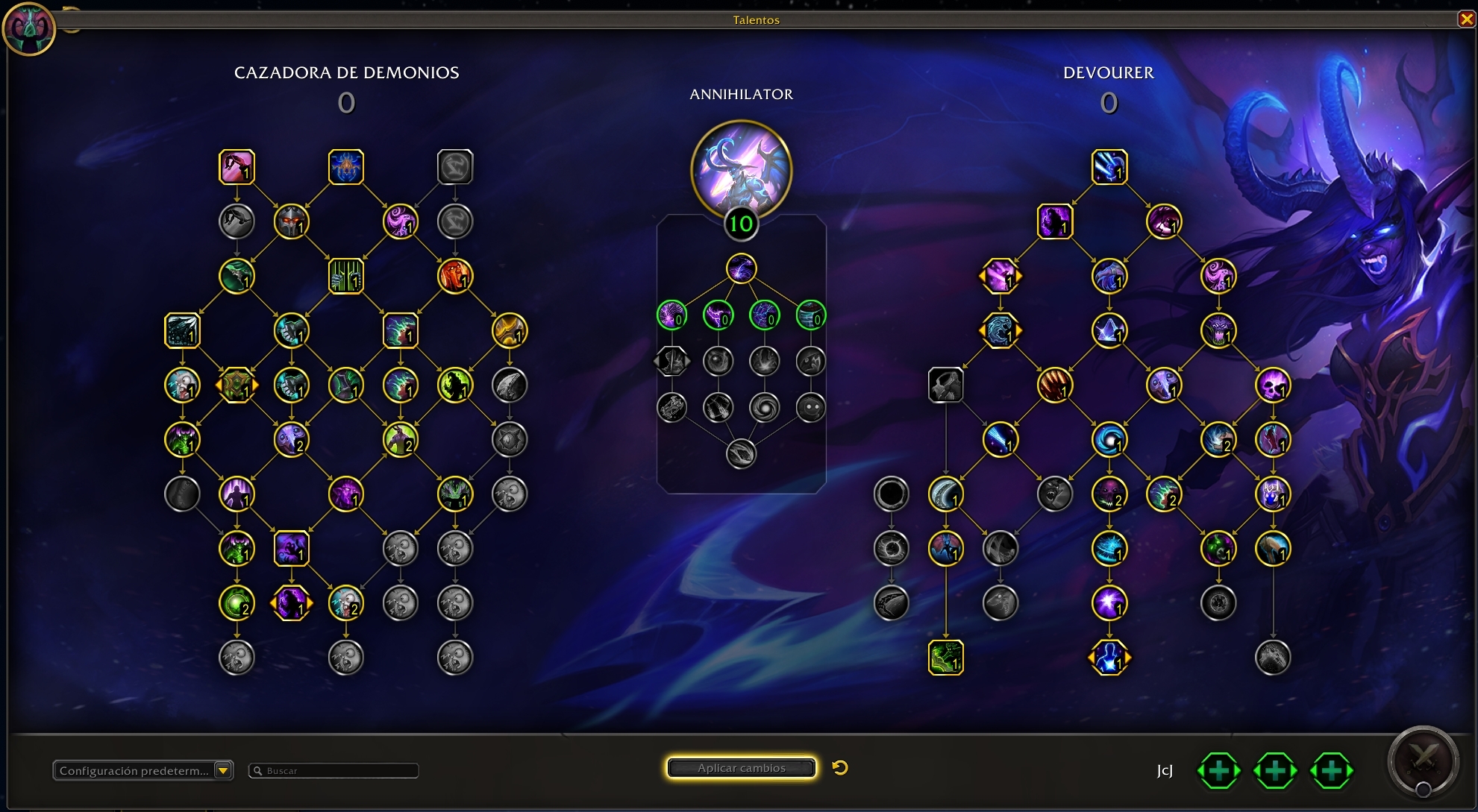Choose the blue spider talent atop the class tree

pyautogui.click(x=345, y=167)
